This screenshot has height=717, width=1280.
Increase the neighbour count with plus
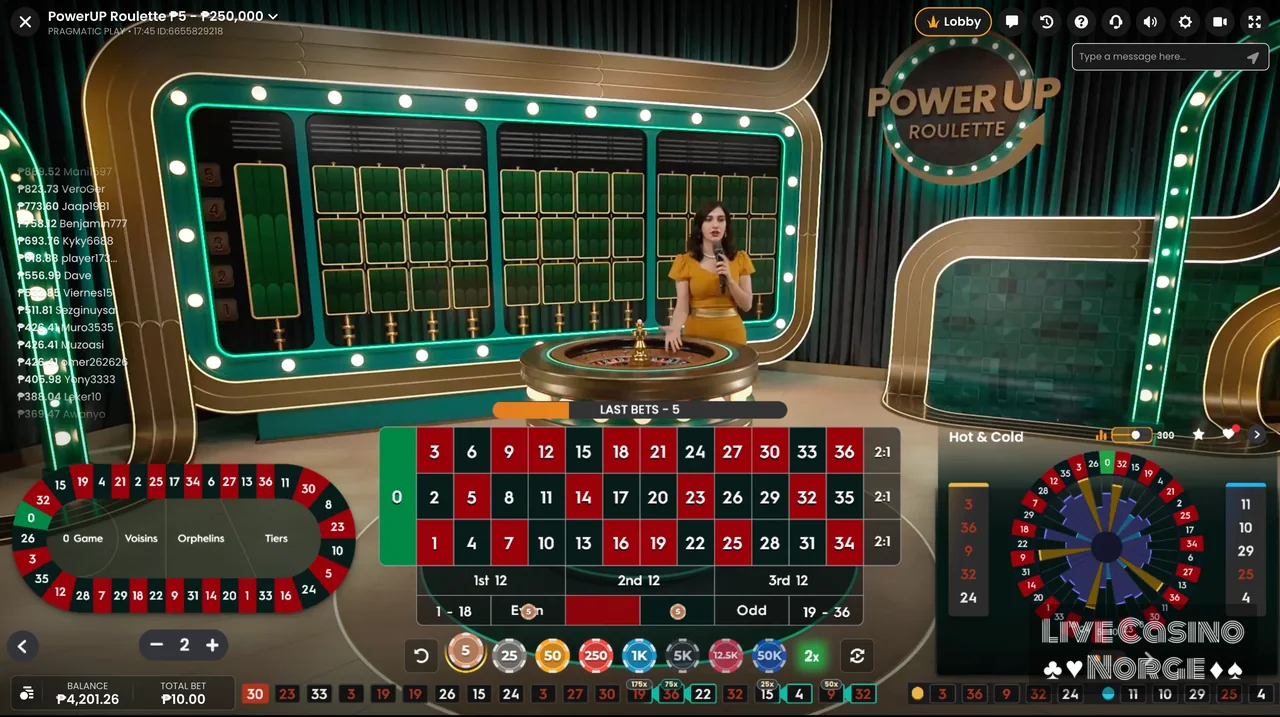pos(212,646)
